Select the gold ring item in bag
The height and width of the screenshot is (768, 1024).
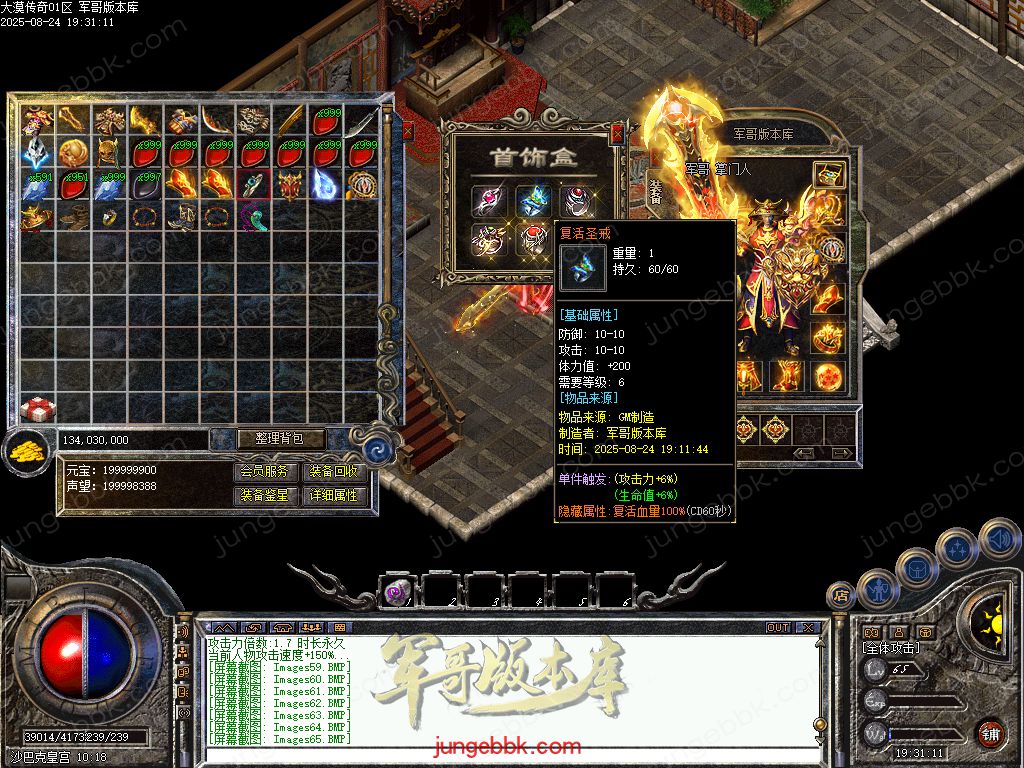pos(110,215)
